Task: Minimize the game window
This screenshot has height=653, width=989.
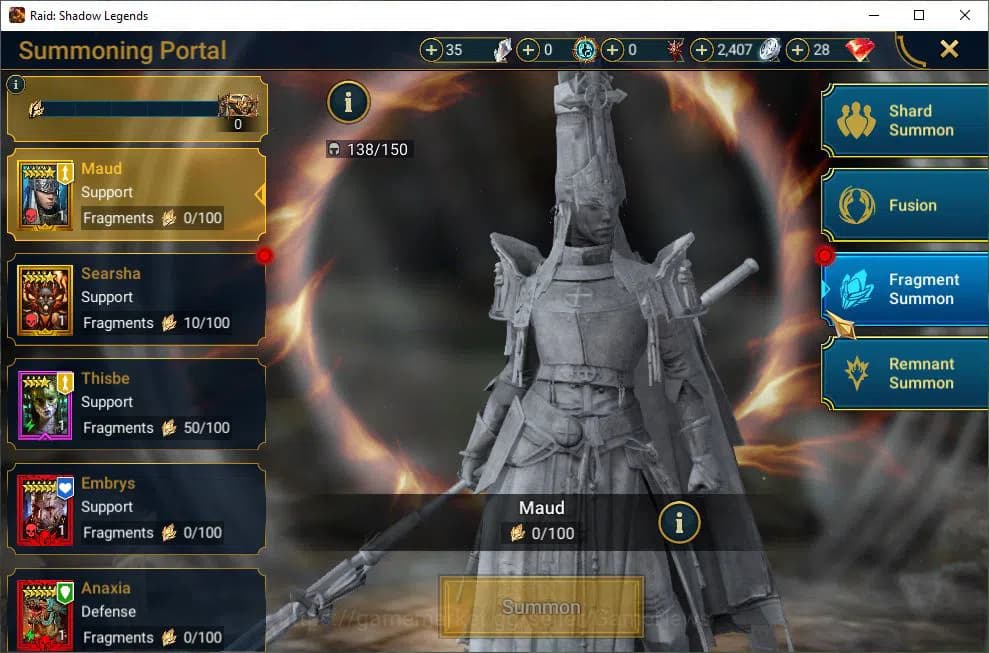Action: [x=873, y=15]
